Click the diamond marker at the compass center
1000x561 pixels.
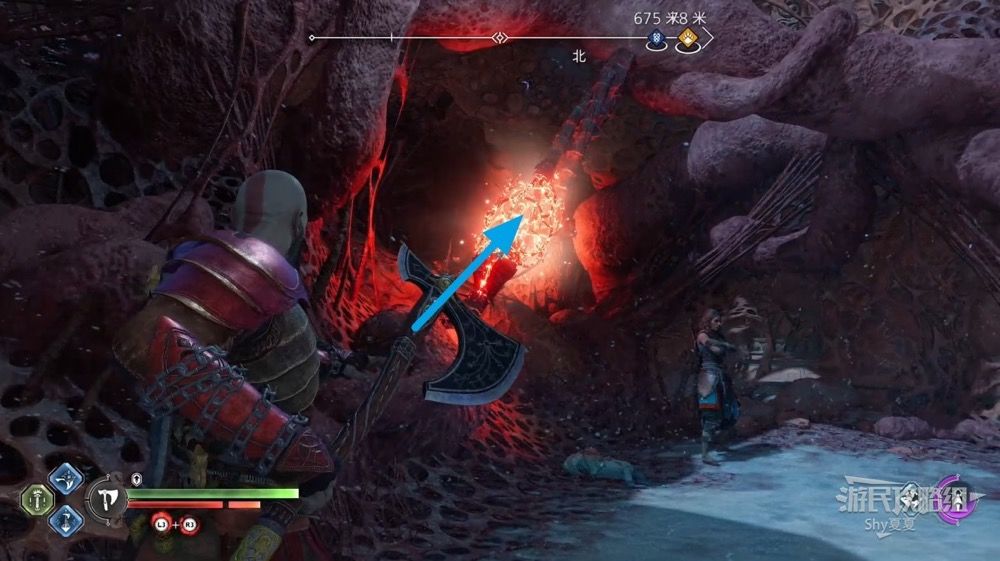point(499,38)
